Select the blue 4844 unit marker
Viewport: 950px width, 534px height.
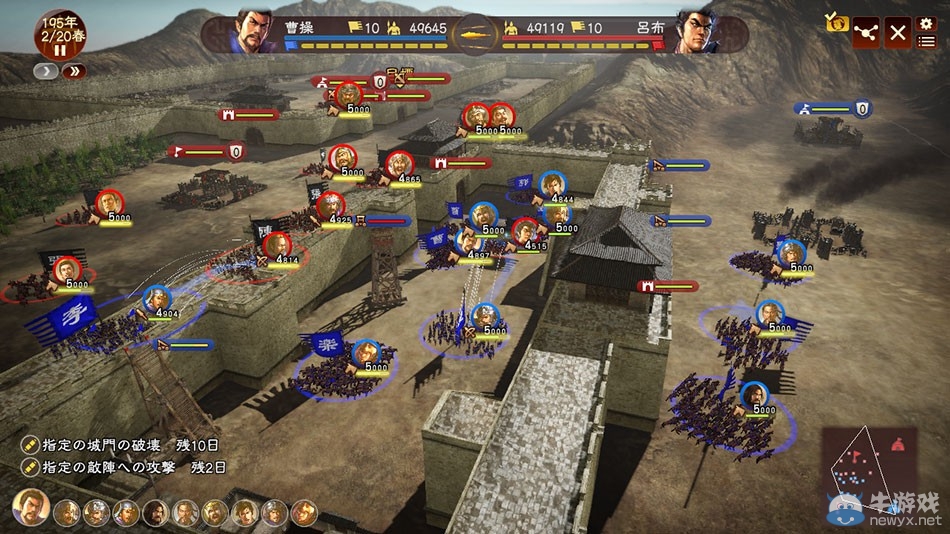click(551, 185)
